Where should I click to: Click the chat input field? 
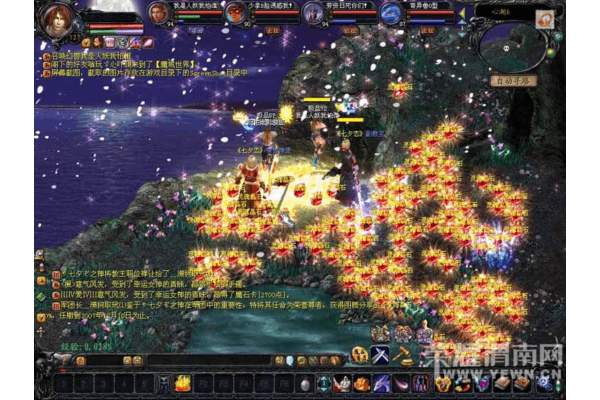point(220,359)
